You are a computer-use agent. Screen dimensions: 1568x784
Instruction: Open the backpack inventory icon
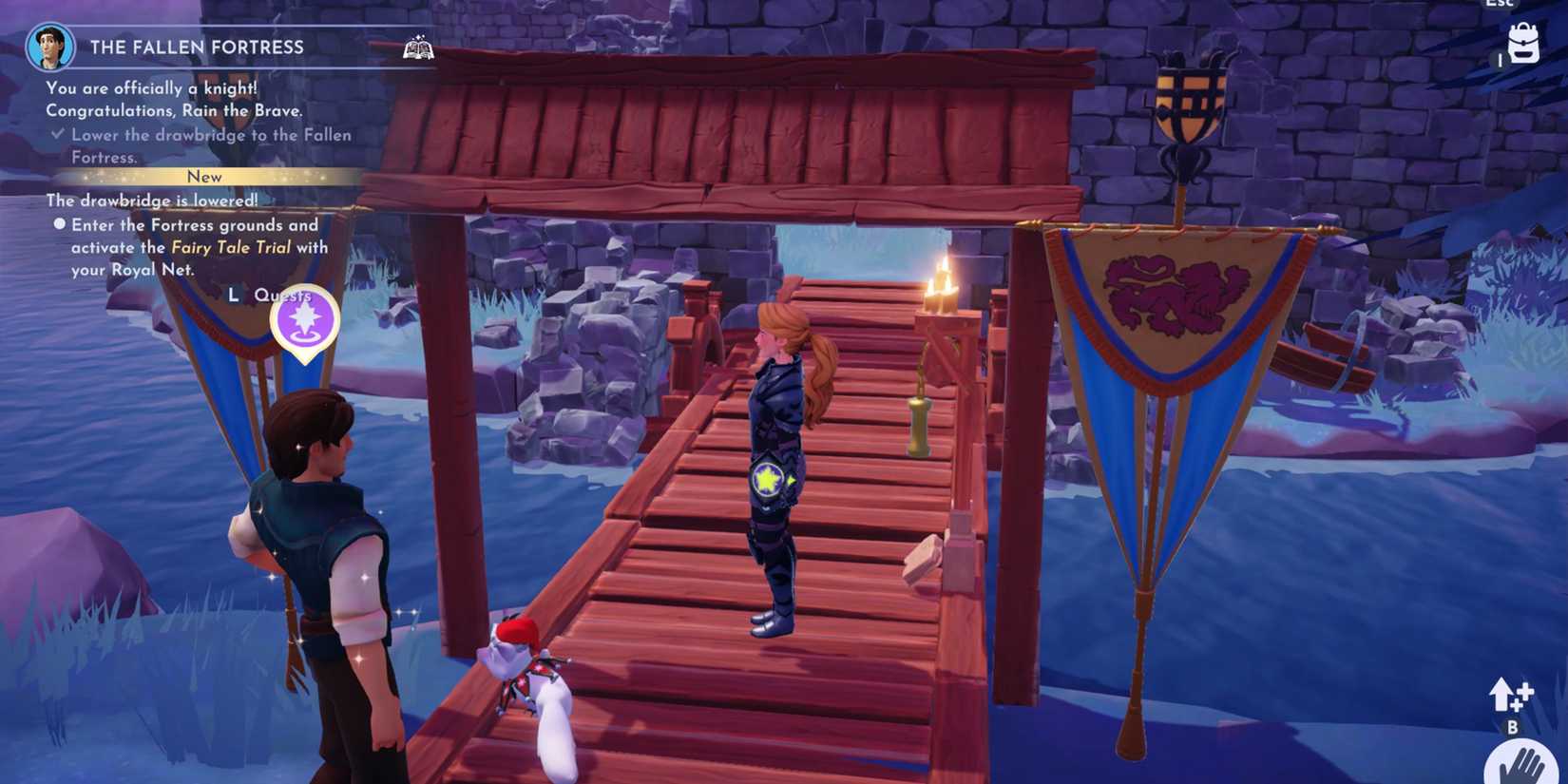(x=1525, y=45)
